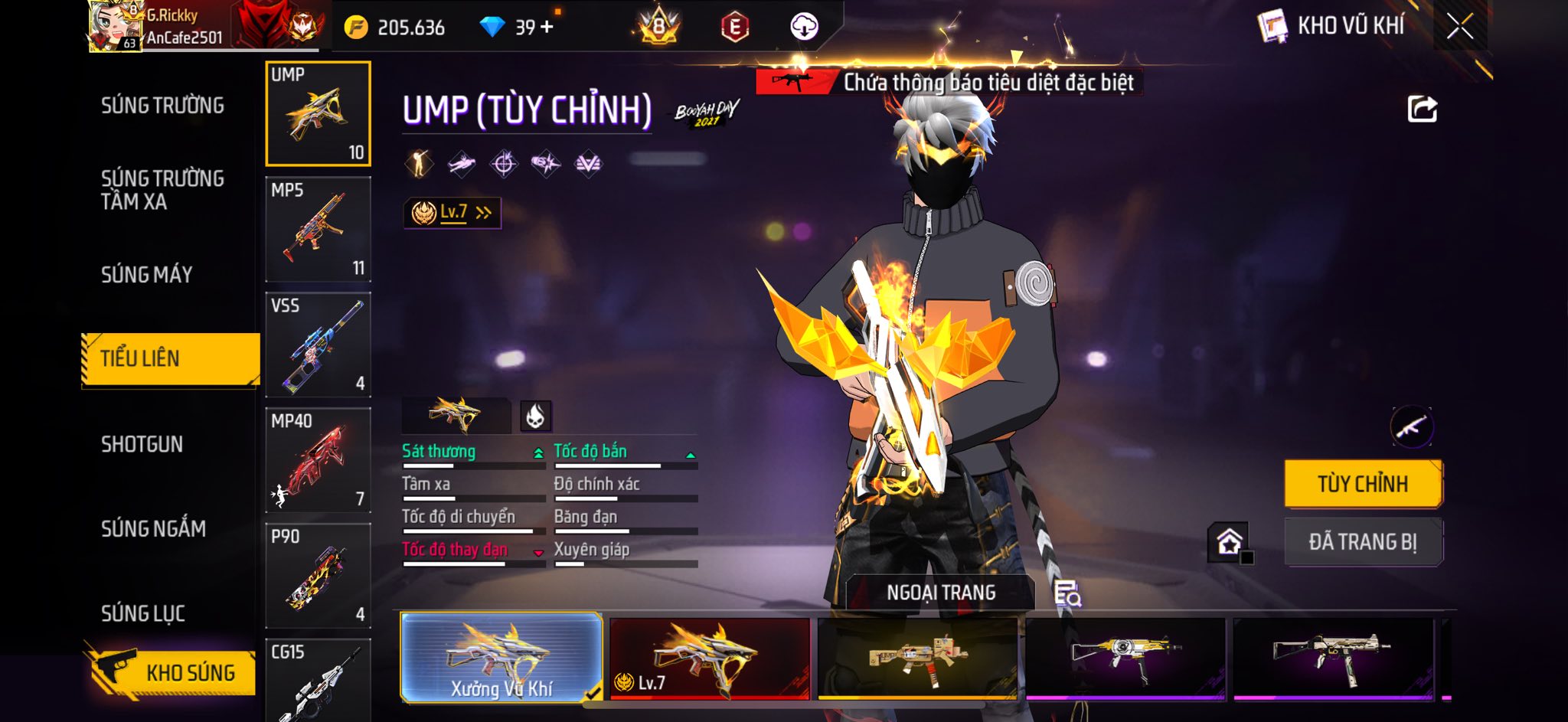Select the P90 weapon tile
The height and width of the screenshot is (722, 1568).
(318, 577)
